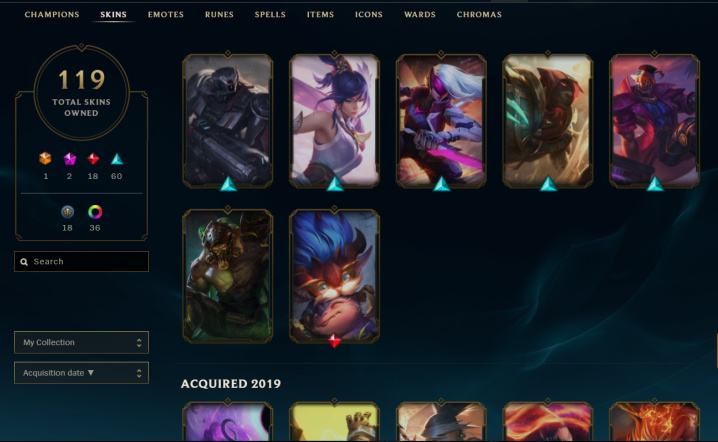This screenshot has height=442, width=718.
Task: Click the skin search field
Action: tap(82, 262)
